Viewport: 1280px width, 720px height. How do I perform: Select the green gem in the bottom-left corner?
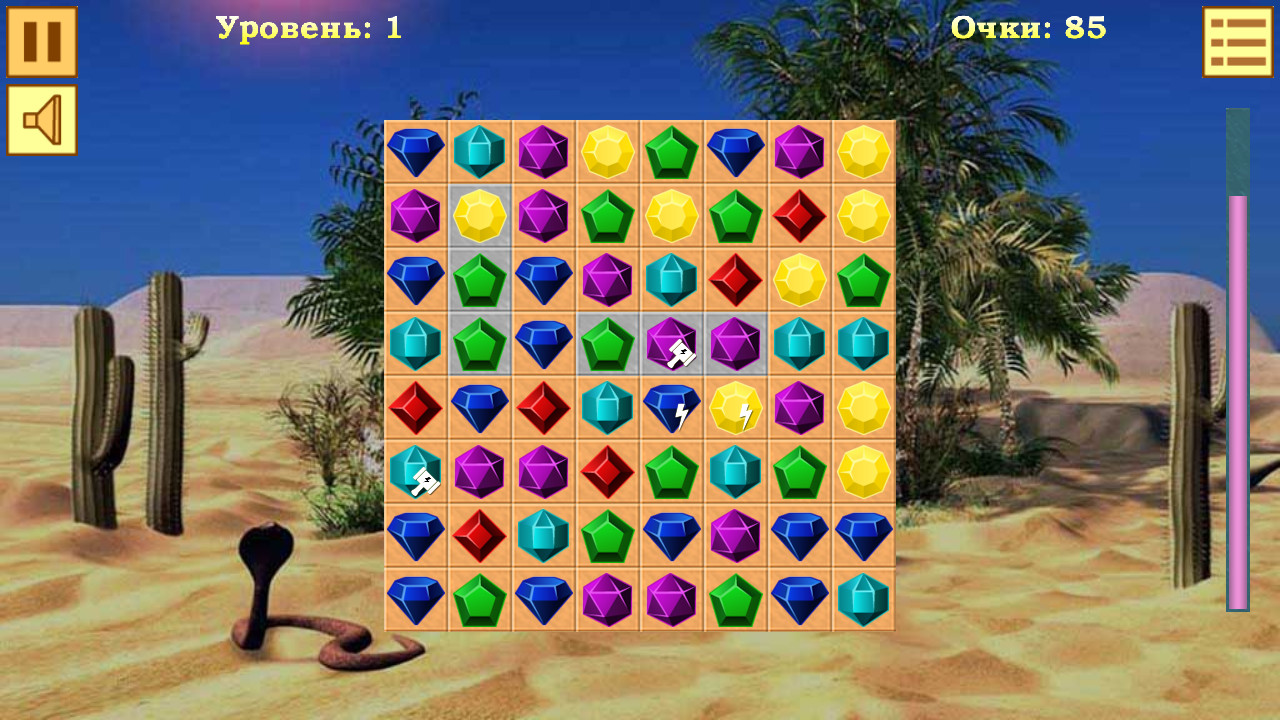coord(480,600)
